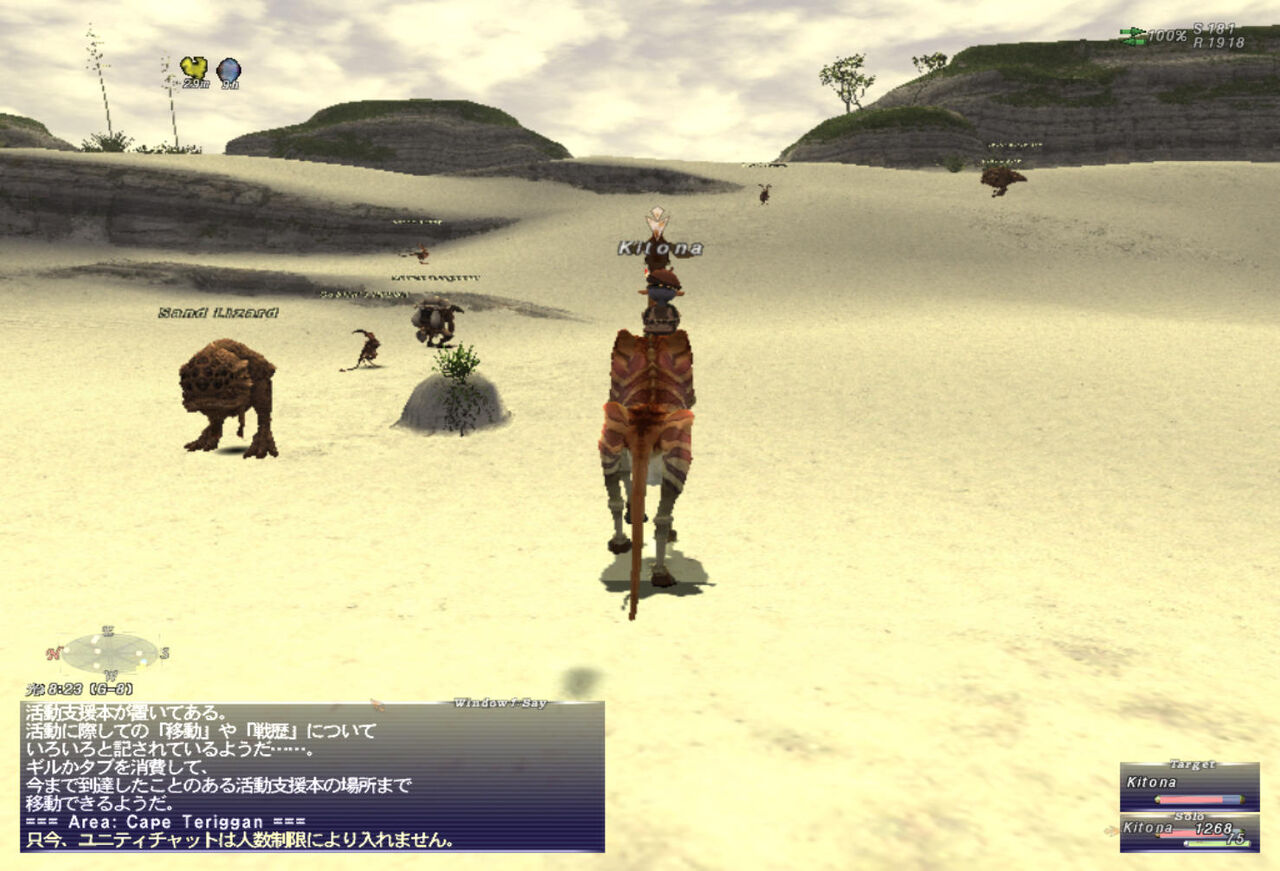The height and width of the screenshot is (871, 1280).
Task: Target the Sand Lizard nameplate
Action: (218, 313)
